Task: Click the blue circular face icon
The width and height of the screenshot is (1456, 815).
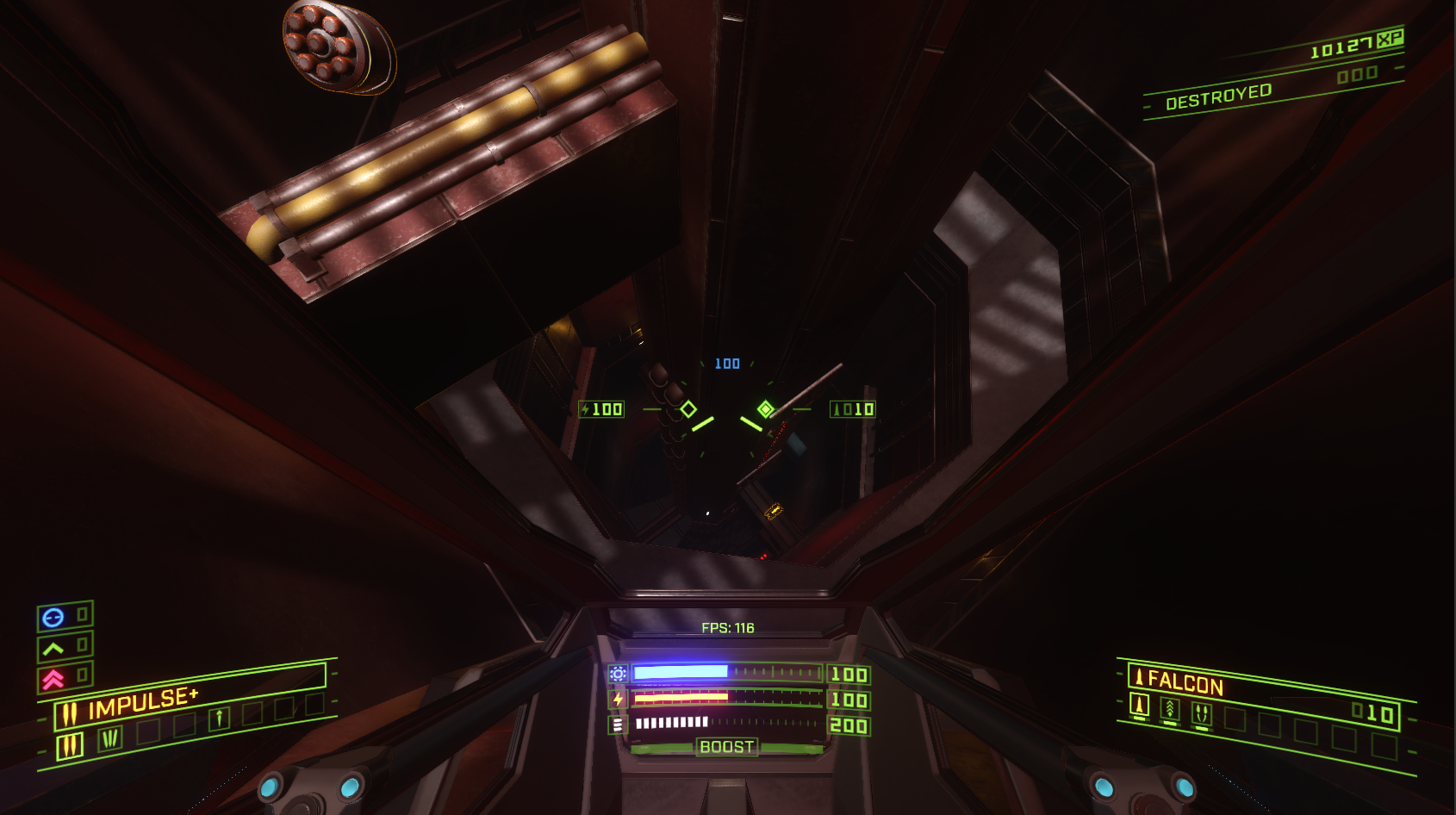Action: (53, 617)
